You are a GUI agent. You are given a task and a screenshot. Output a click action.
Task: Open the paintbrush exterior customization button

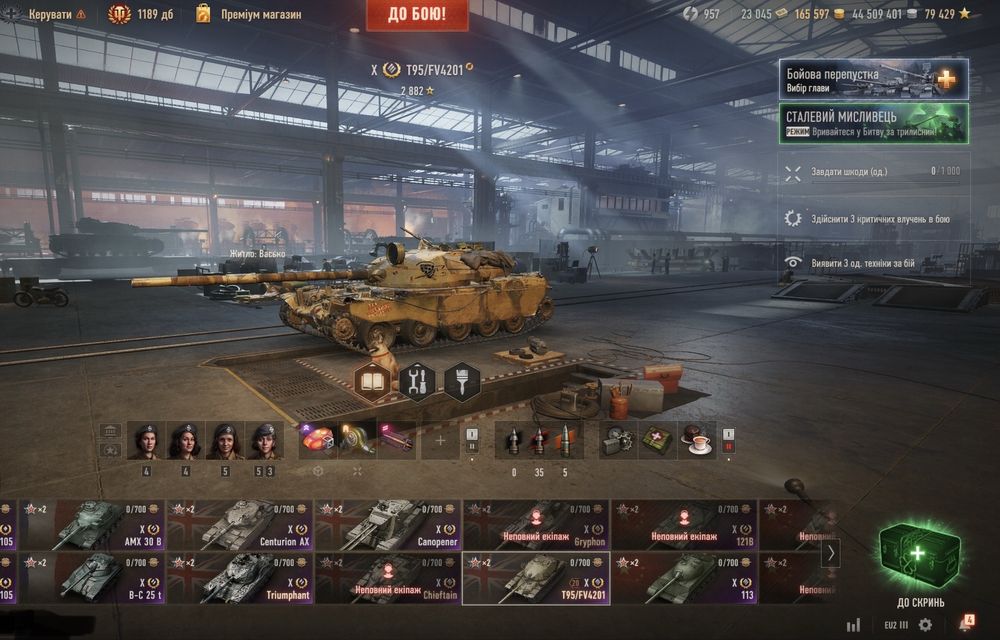(462, 381)
